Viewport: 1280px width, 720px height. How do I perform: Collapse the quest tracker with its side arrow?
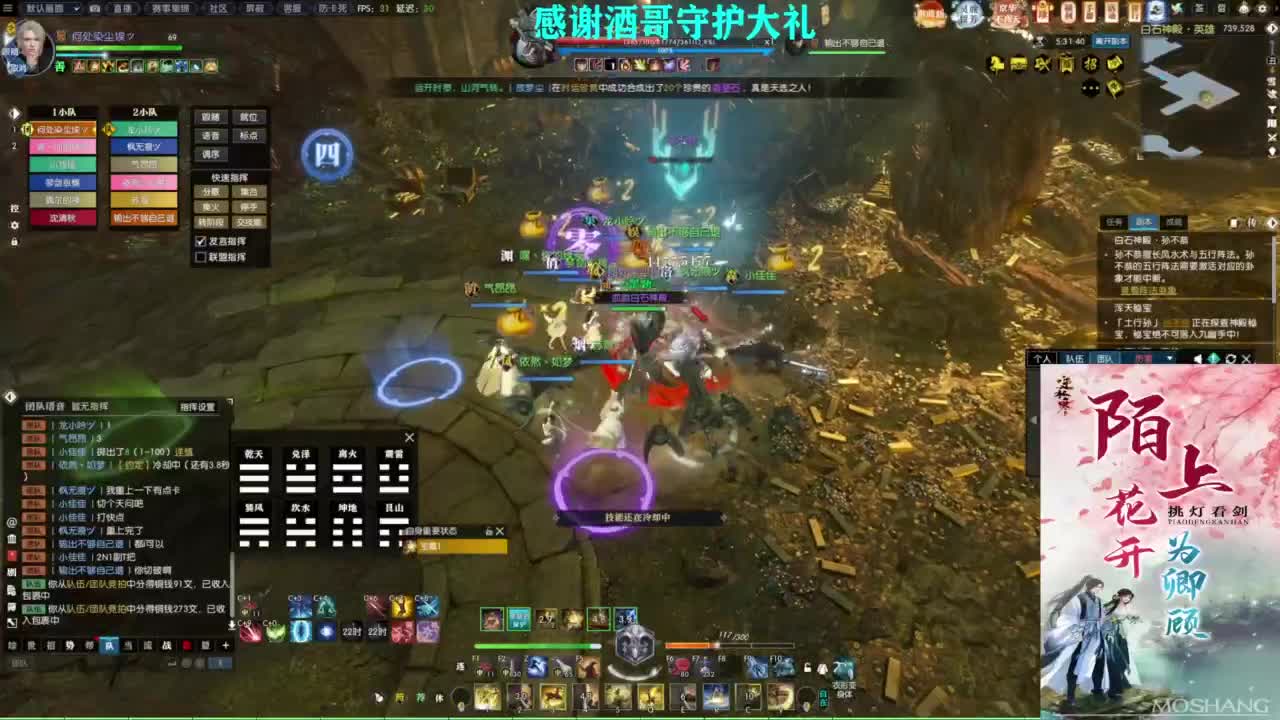point(1272,222)
